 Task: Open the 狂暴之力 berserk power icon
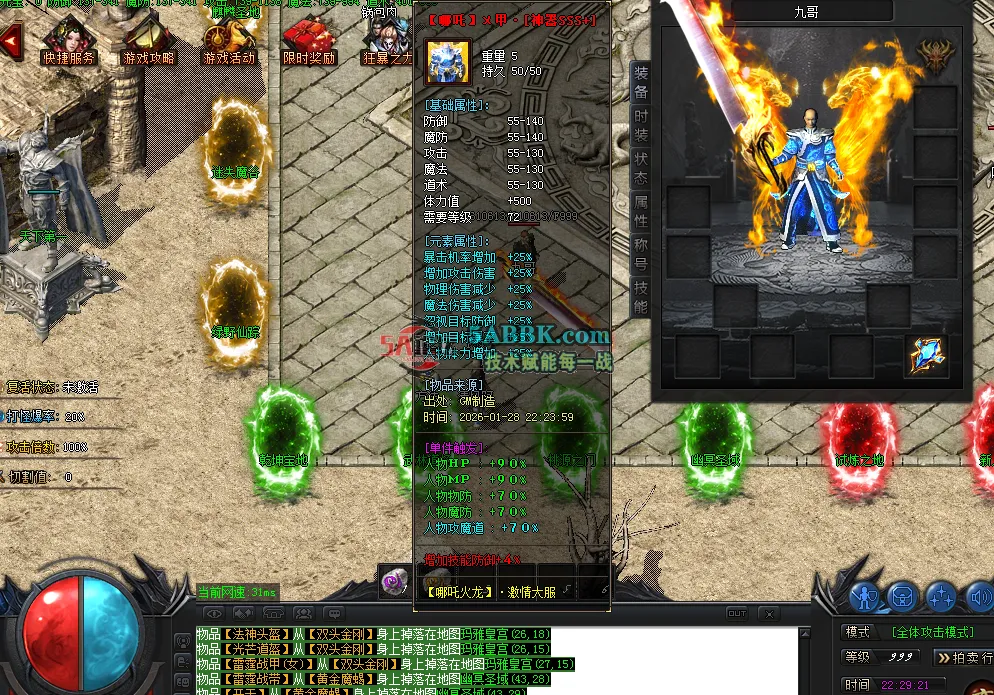point(387,42)
